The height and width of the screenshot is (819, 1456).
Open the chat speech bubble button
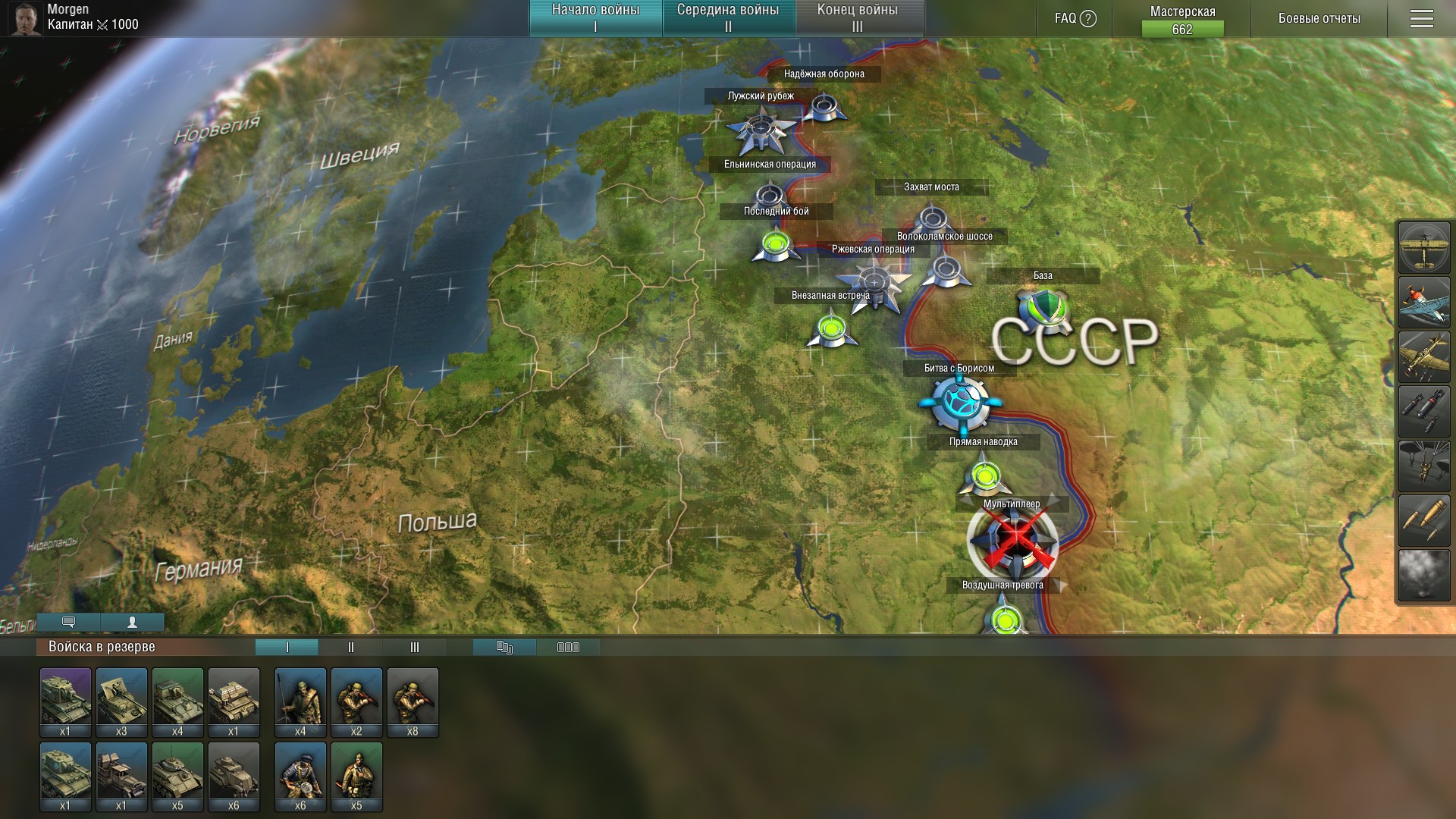pyautogui.click(x=68, y=623)
